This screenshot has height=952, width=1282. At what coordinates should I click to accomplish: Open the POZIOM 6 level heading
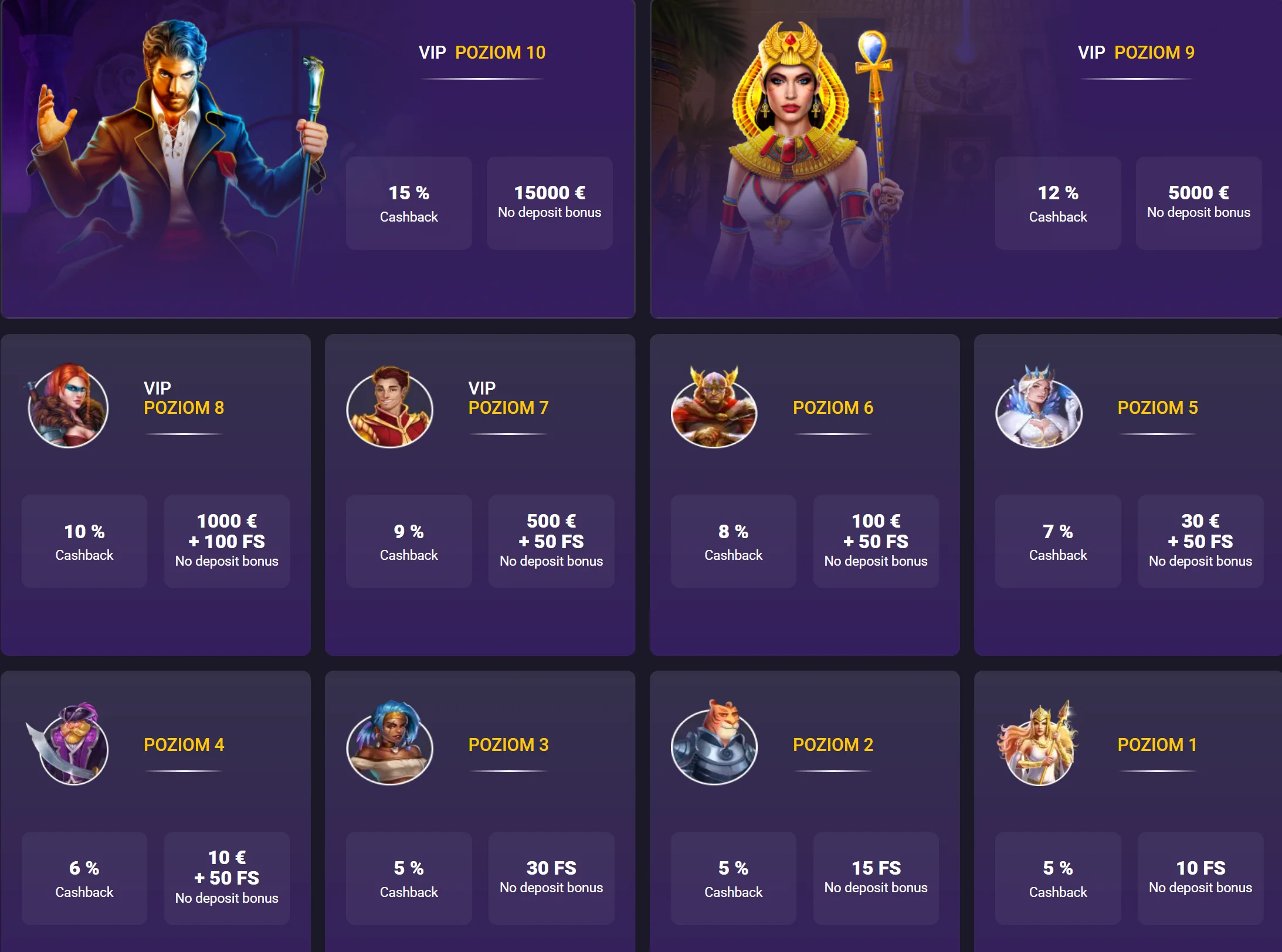tap(833, 408)
